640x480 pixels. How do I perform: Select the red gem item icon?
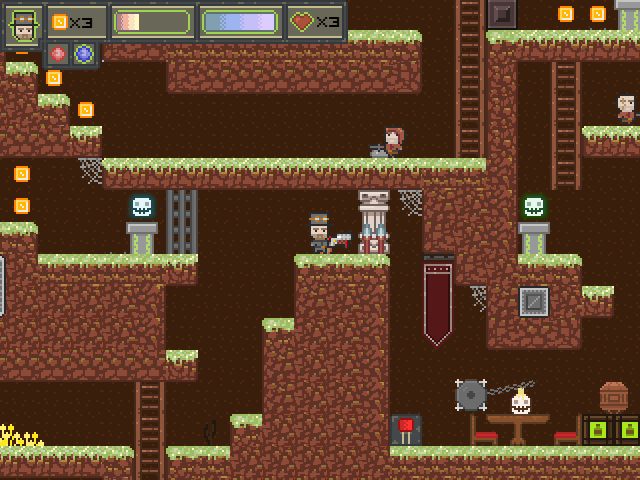tap(58, 54)
